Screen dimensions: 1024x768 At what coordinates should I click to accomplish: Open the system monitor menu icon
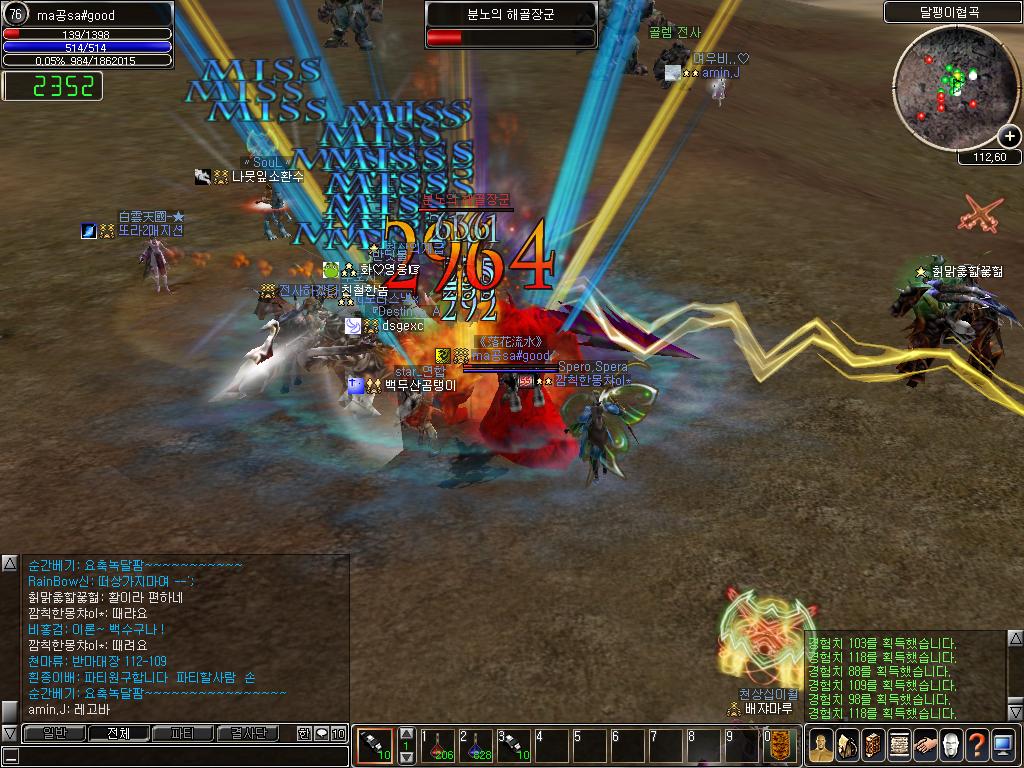tap(1003, 746)
